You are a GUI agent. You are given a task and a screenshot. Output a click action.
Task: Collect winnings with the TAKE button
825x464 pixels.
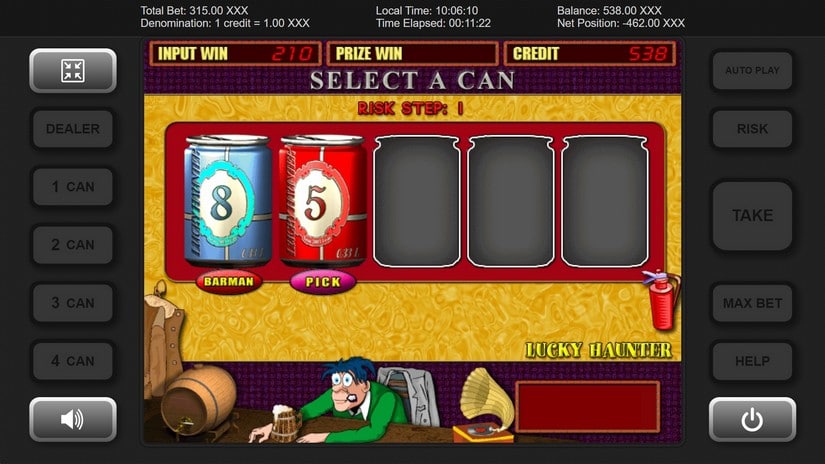click(x=752, y=215)
